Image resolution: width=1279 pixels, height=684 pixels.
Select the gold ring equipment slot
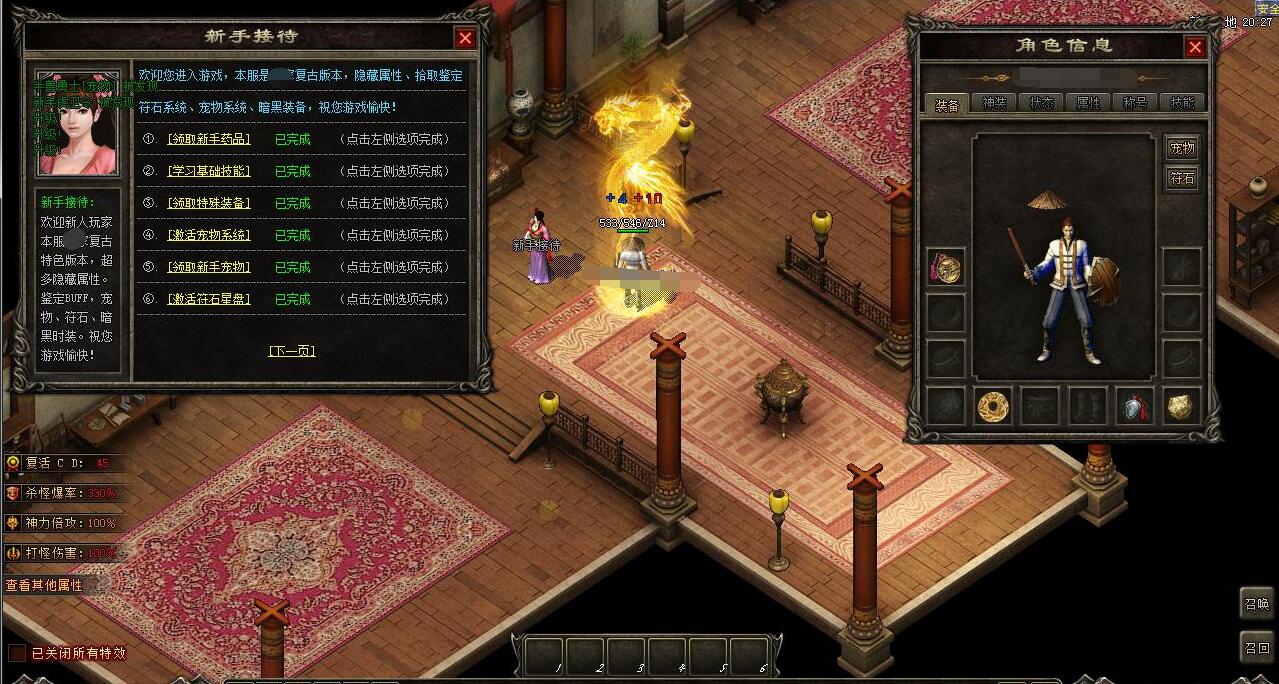(x=993, y=406)
